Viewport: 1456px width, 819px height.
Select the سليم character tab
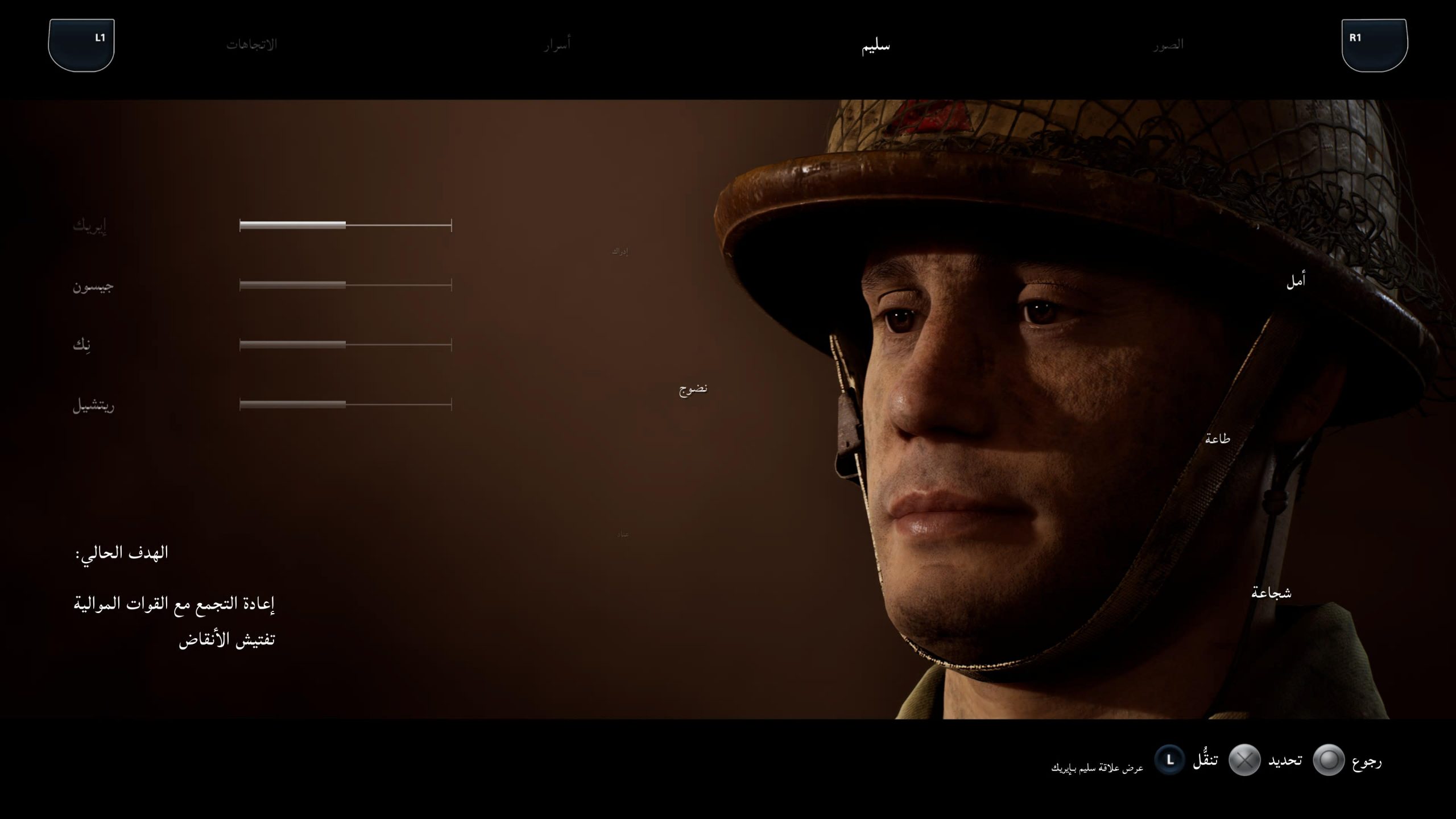click(x=876, y=45)
